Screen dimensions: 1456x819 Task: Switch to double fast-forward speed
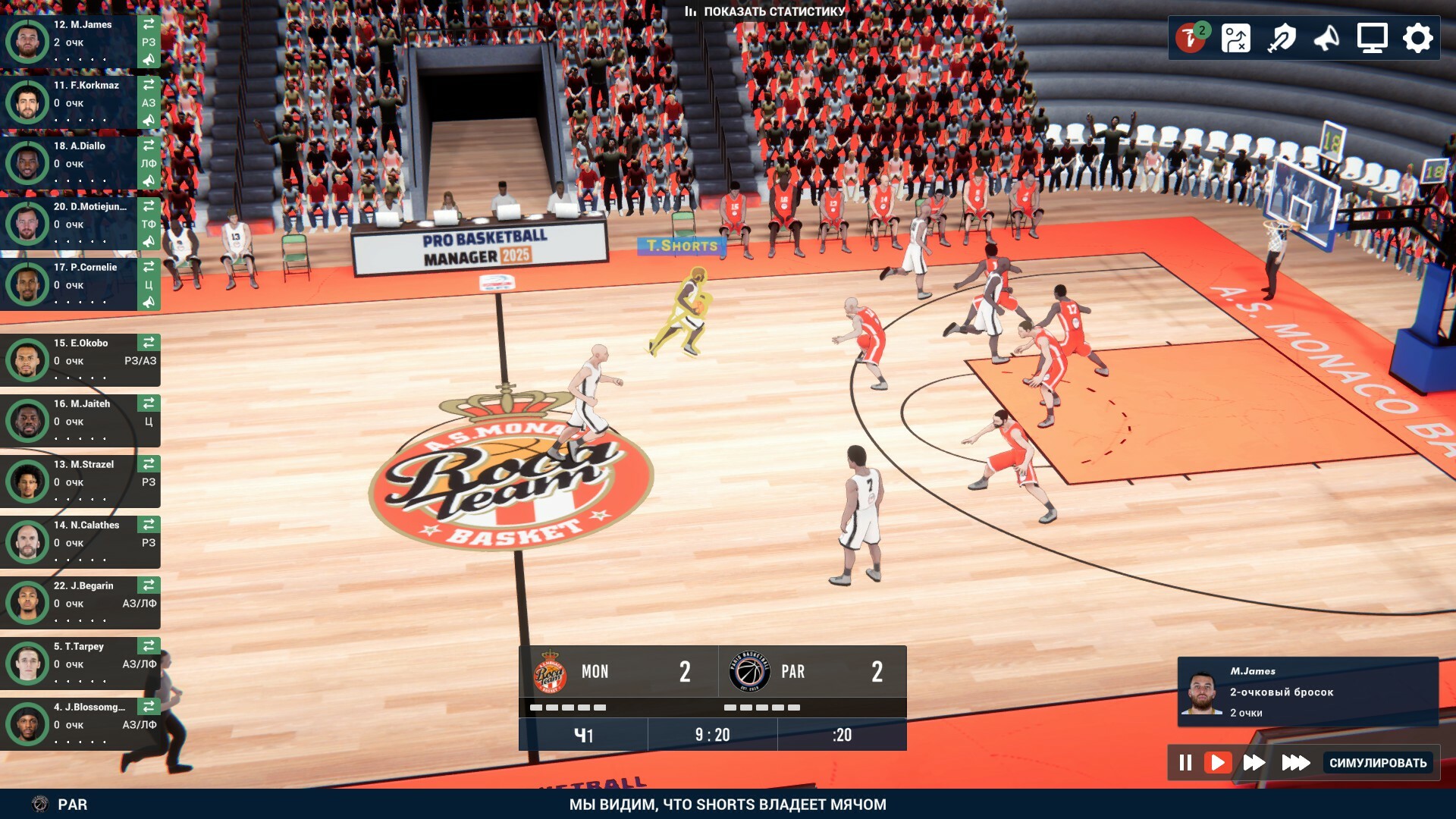1254,762
